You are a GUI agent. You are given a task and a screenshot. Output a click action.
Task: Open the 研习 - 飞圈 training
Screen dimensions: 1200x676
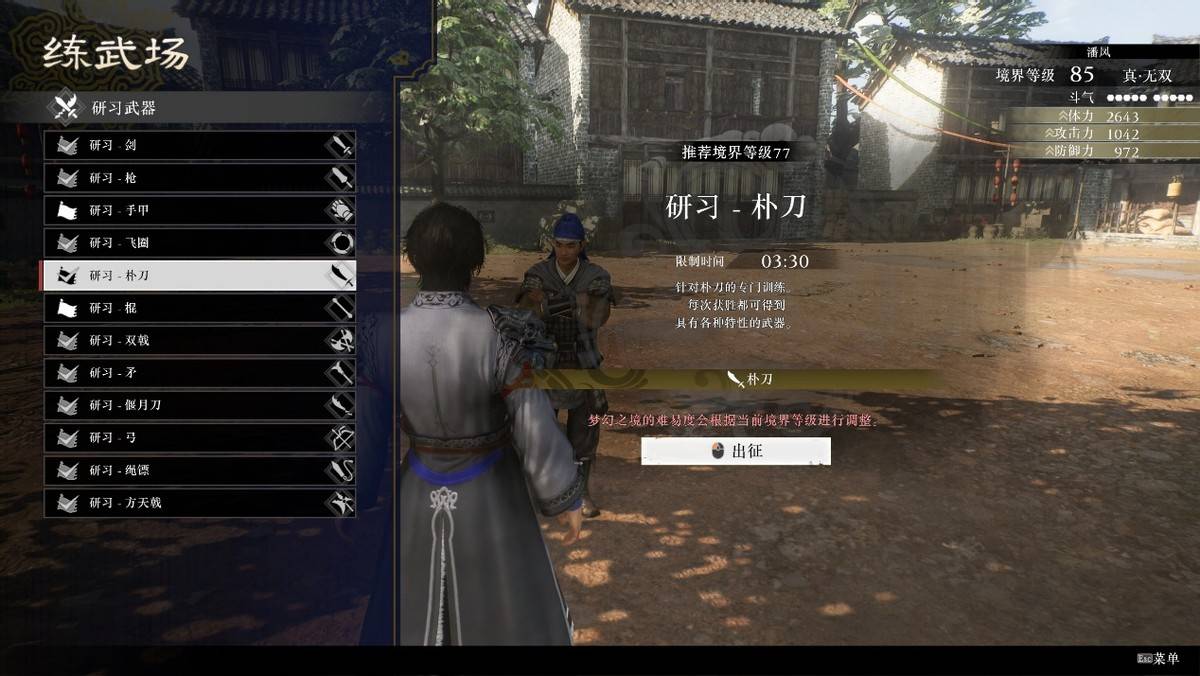[x=199, y=243]
